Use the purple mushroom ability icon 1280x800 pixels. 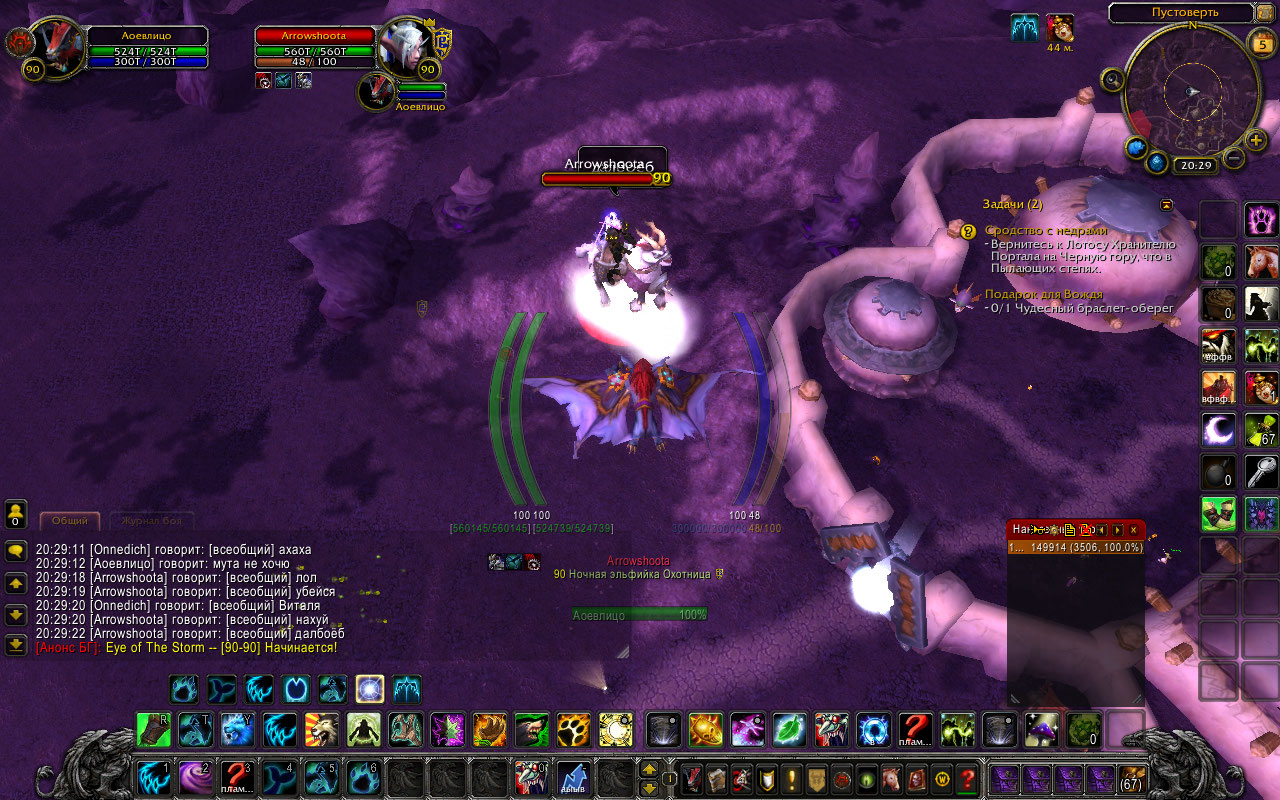point(1042,730)
